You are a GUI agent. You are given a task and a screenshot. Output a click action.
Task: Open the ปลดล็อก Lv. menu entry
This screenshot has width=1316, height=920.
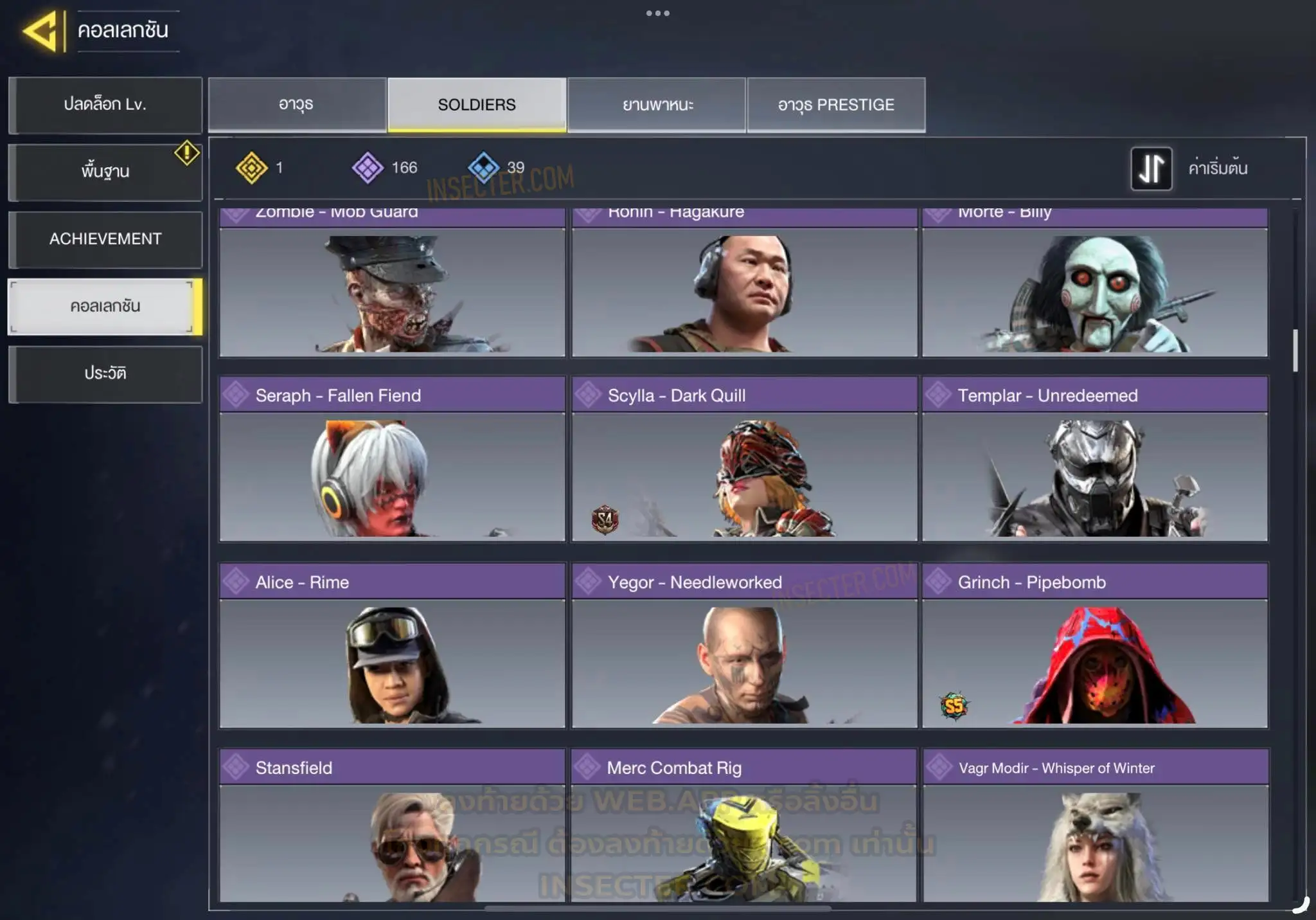[105, 105]
